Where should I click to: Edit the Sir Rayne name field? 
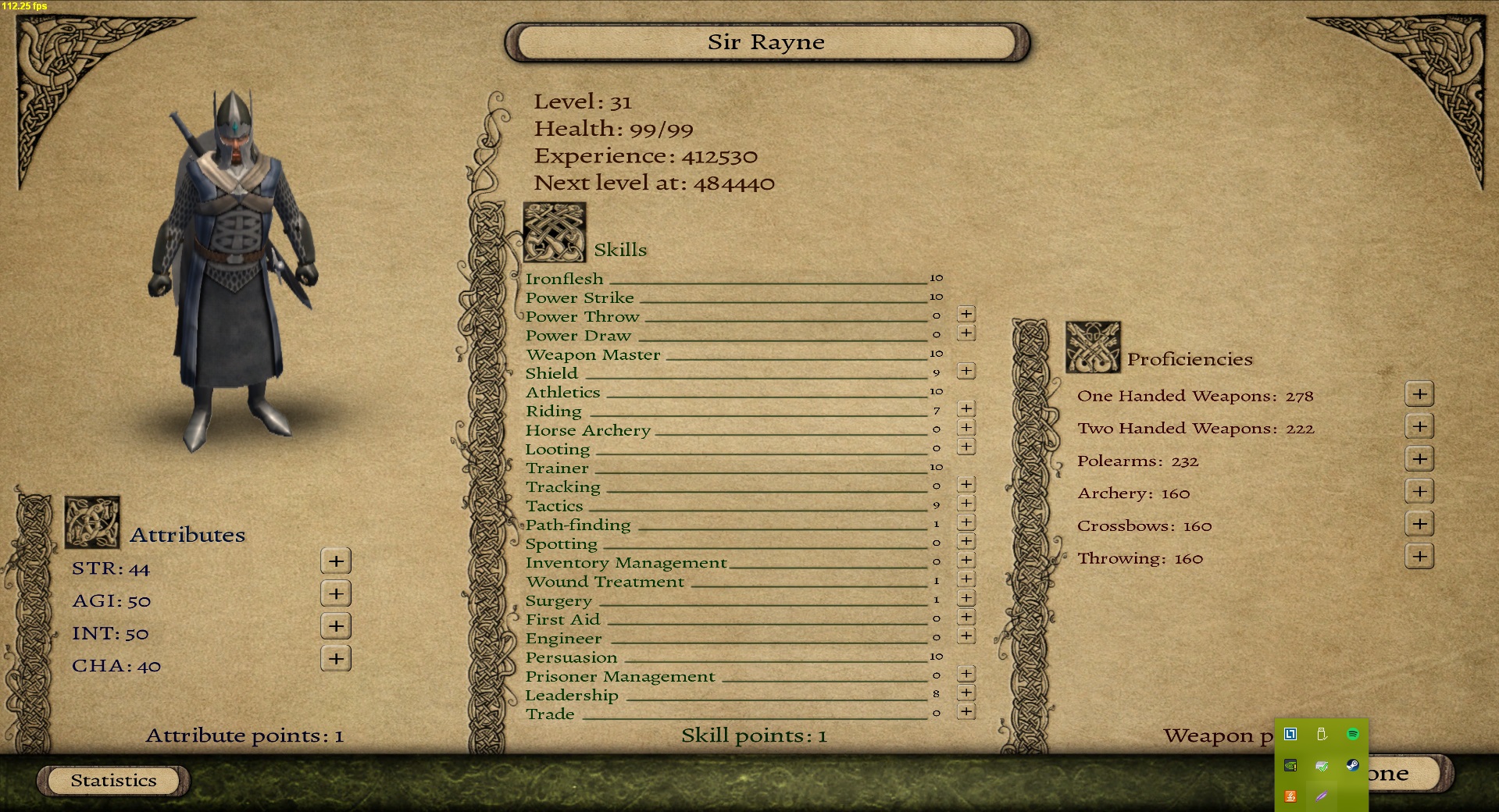pos(766,42)
